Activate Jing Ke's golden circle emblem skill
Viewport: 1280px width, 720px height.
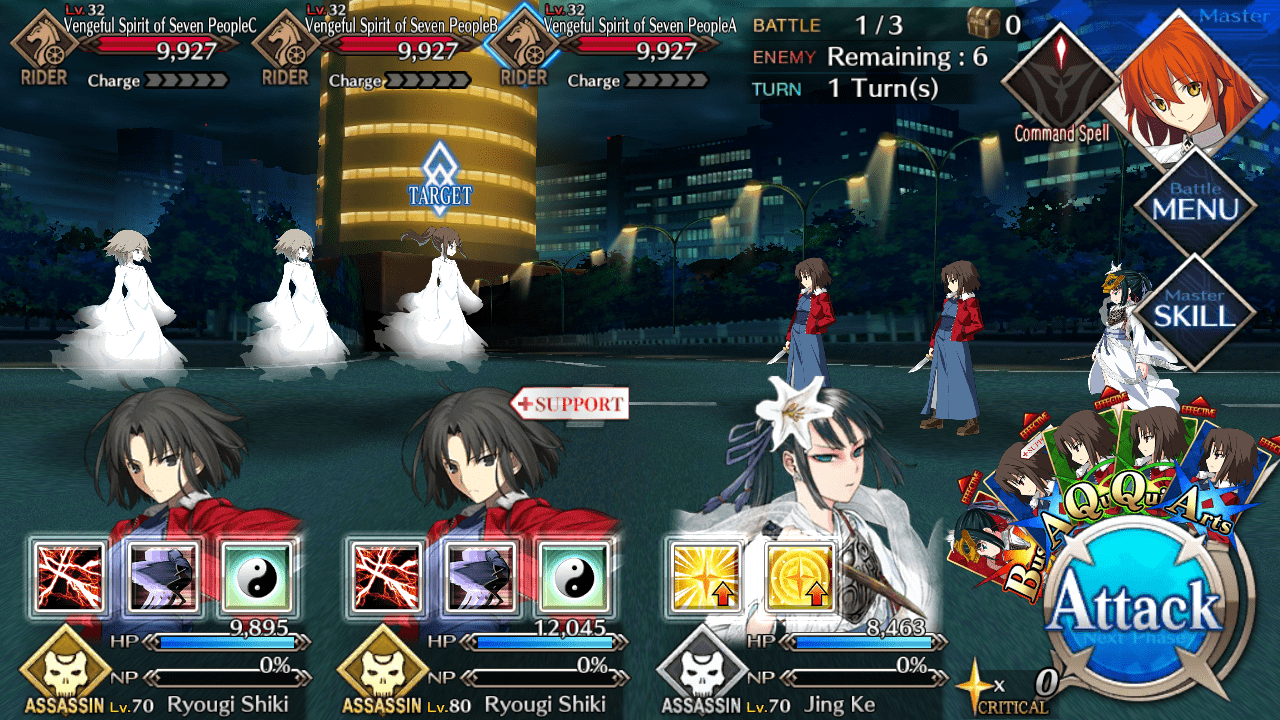799,577
